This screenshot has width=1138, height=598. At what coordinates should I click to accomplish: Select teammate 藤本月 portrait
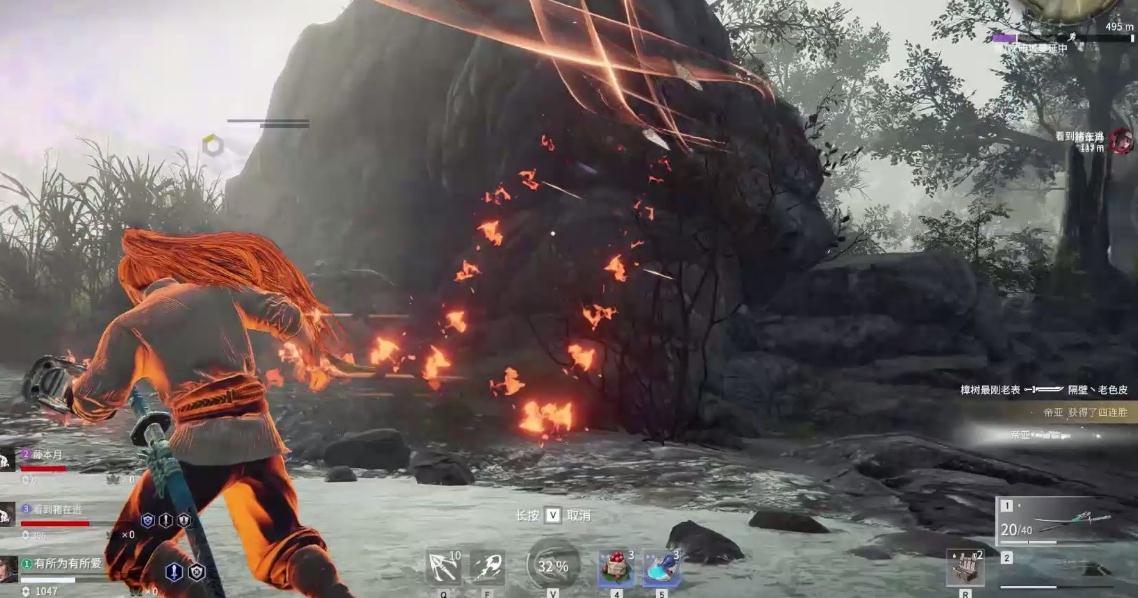[x=8, y=459]
